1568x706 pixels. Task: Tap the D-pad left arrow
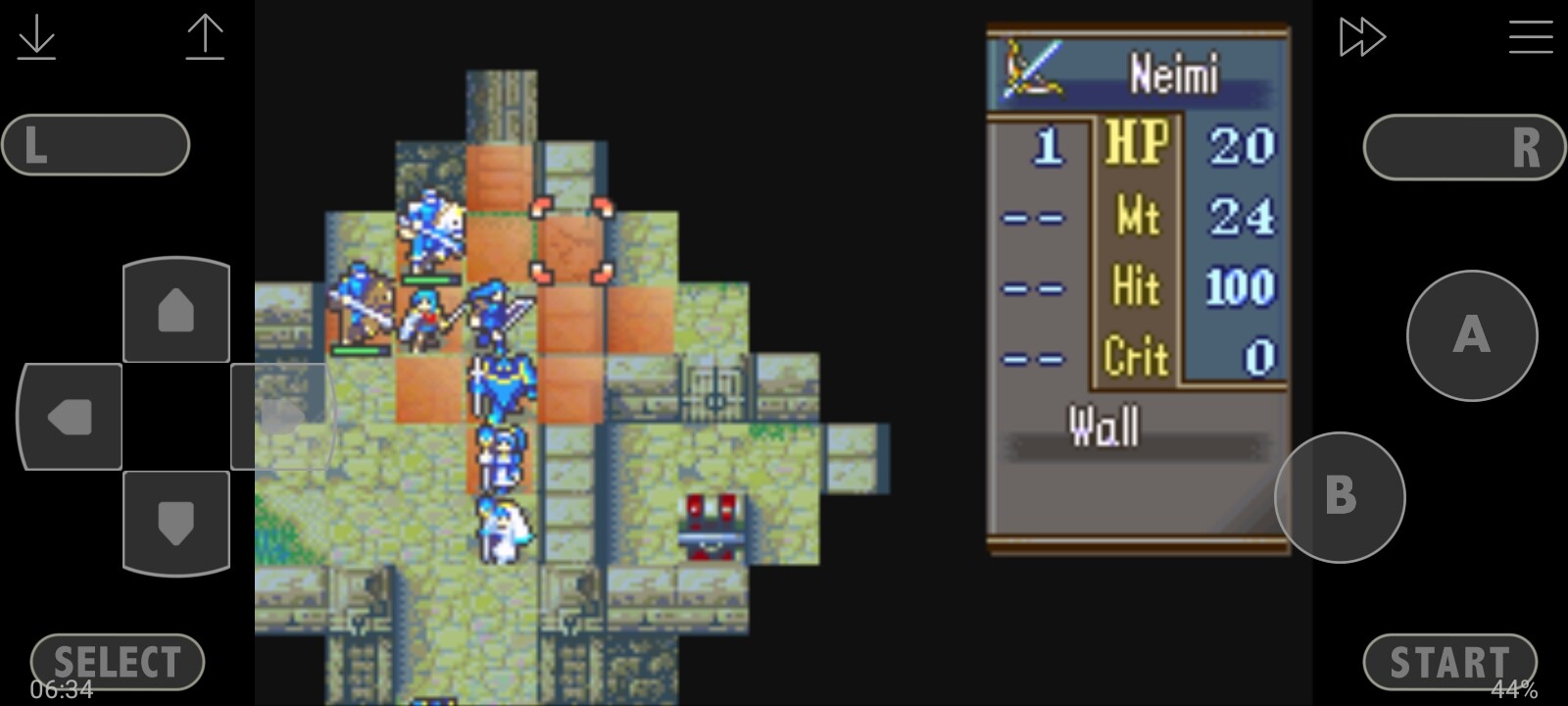tap(70, 417)
